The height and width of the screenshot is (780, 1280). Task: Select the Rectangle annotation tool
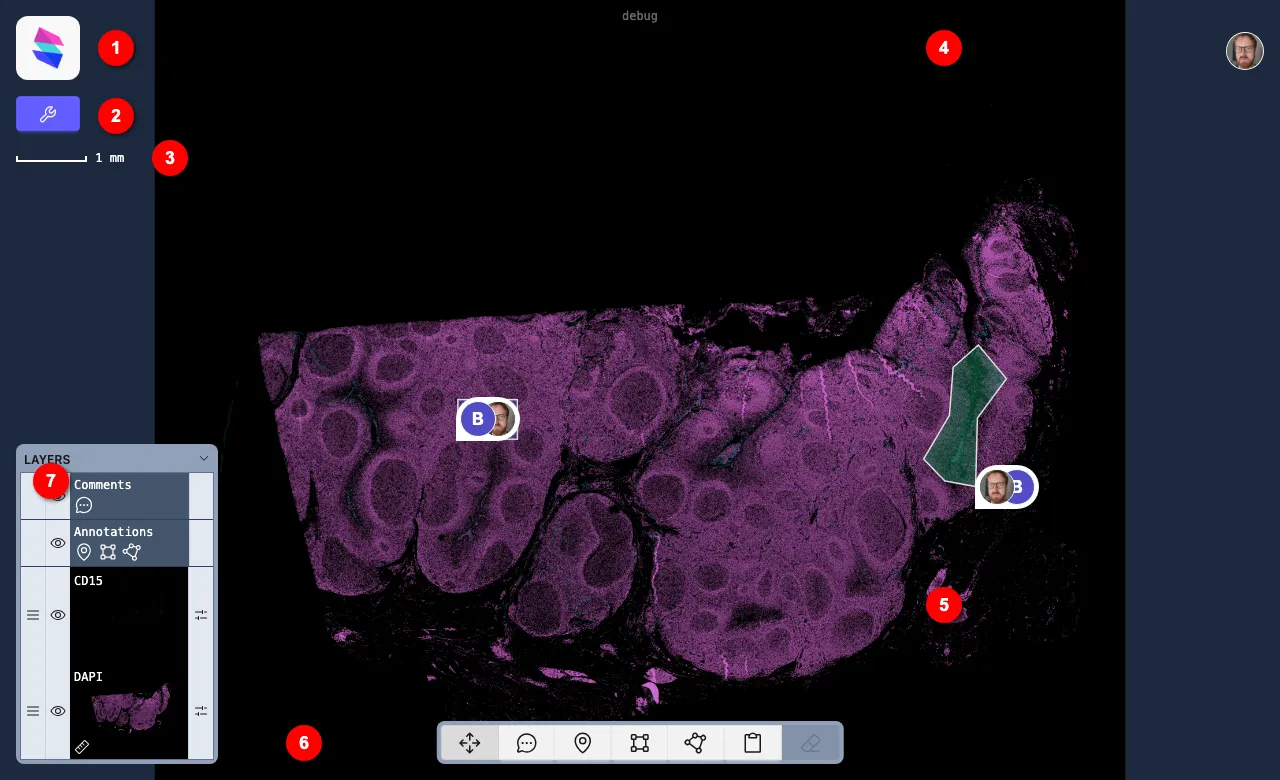639,743
